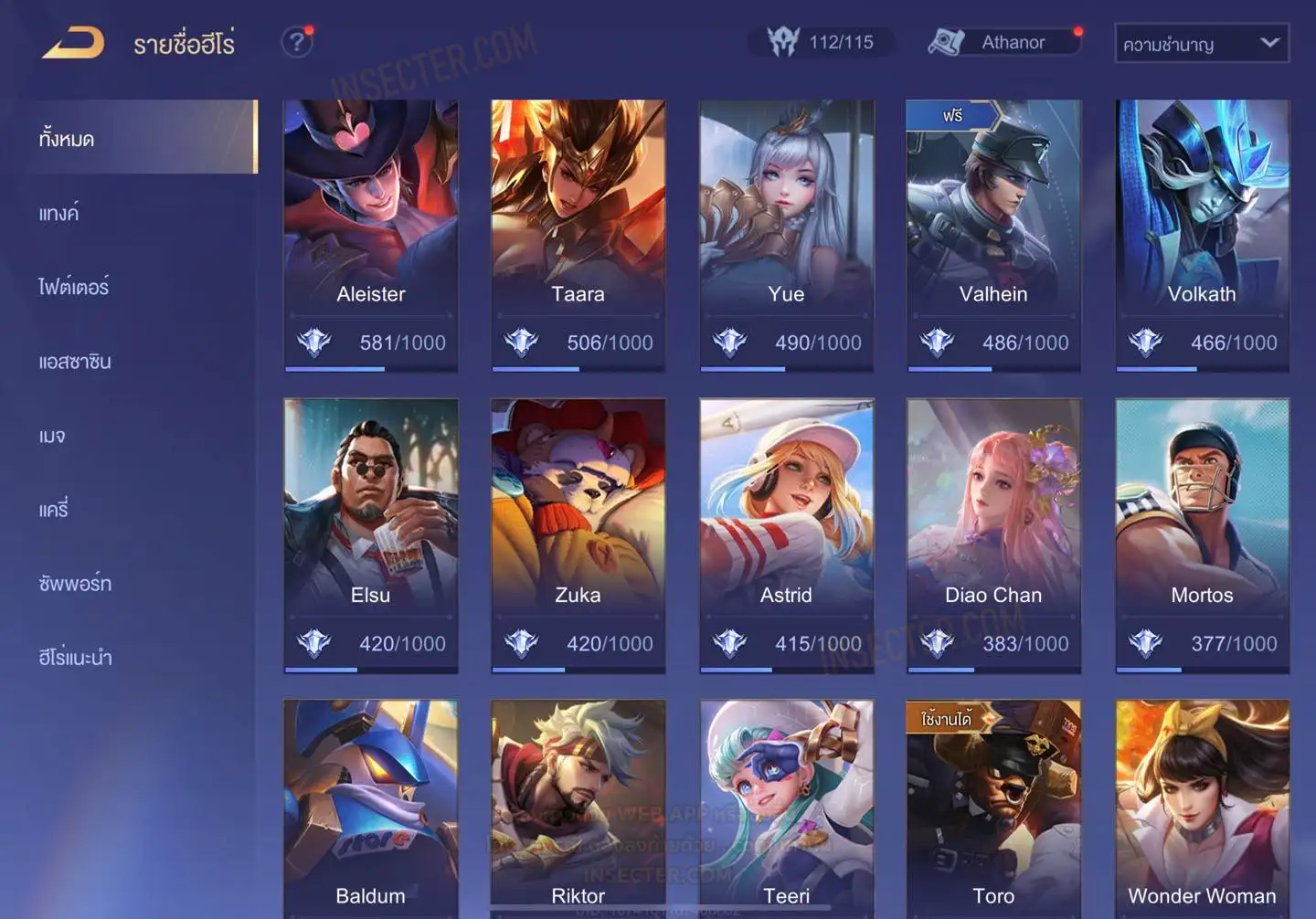Show the ซัพพอร์ท heroes
The width and height of the screenshot is (1316, 919).
75,584
